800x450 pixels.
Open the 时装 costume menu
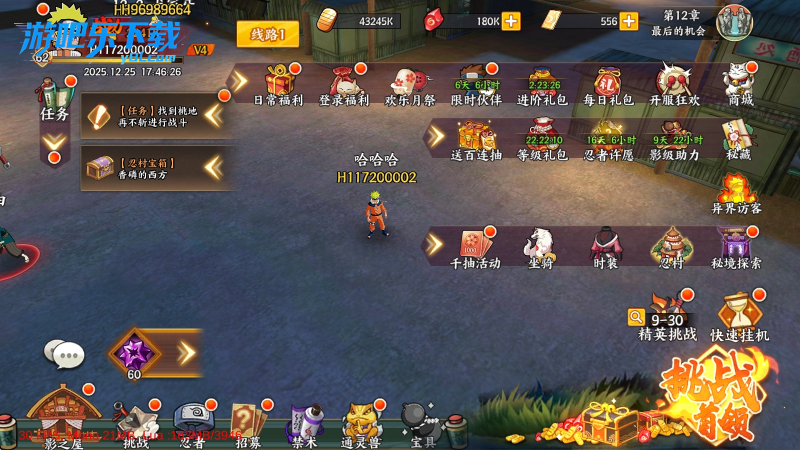click(x=605, y=246)
